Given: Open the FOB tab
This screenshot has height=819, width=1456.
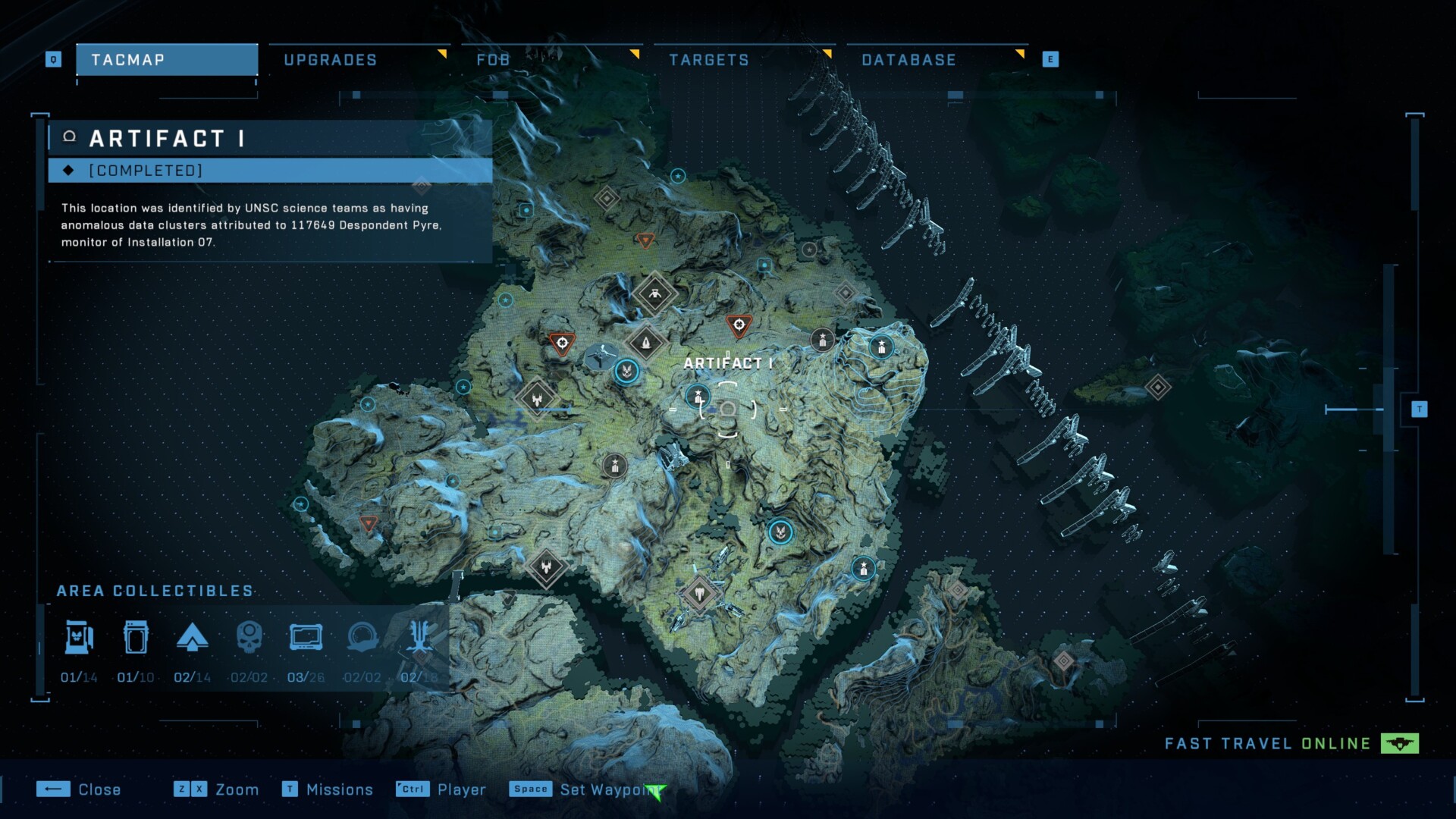Looking at the screenshot, I should 493,60.
